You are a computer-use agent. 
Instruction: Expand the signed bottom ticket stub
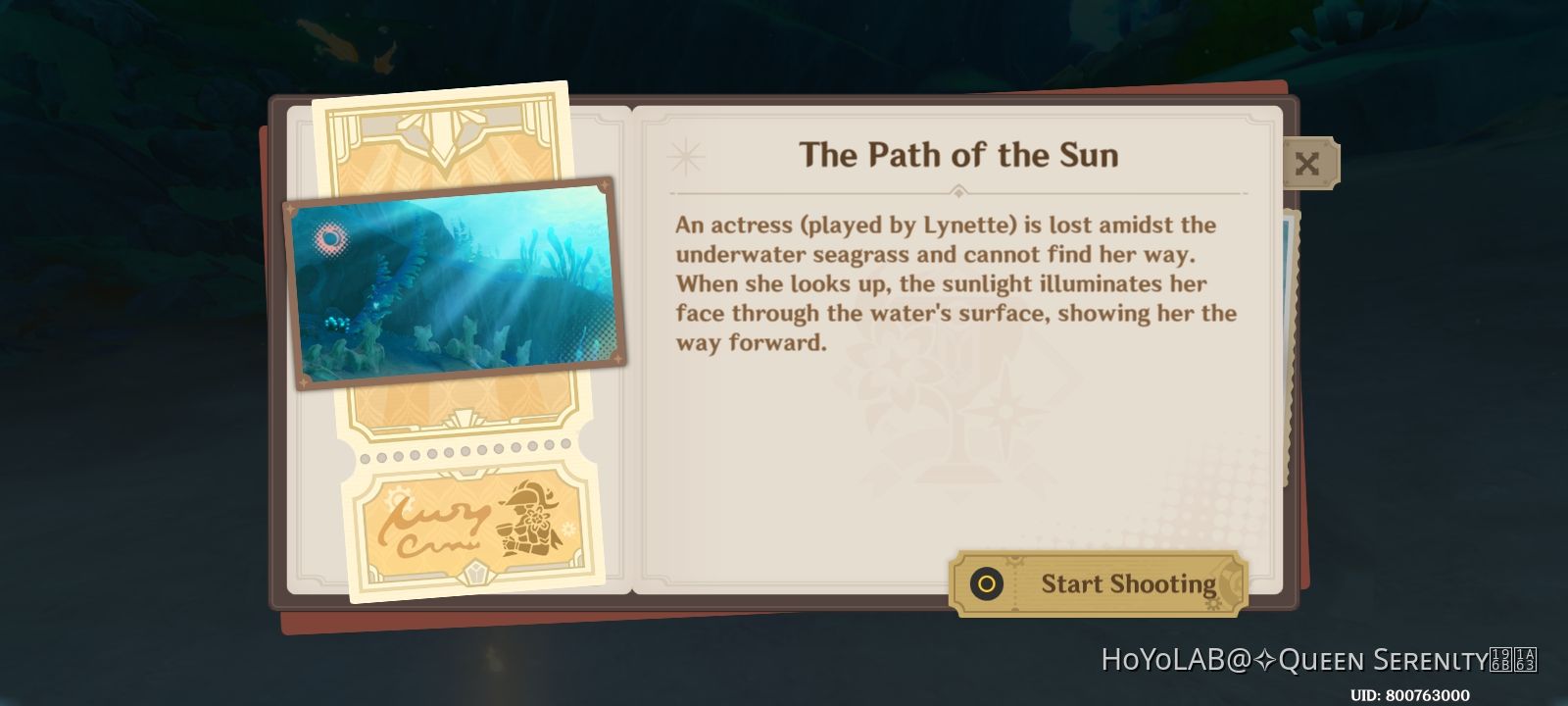pyautogui.click(x=461, y=529)
